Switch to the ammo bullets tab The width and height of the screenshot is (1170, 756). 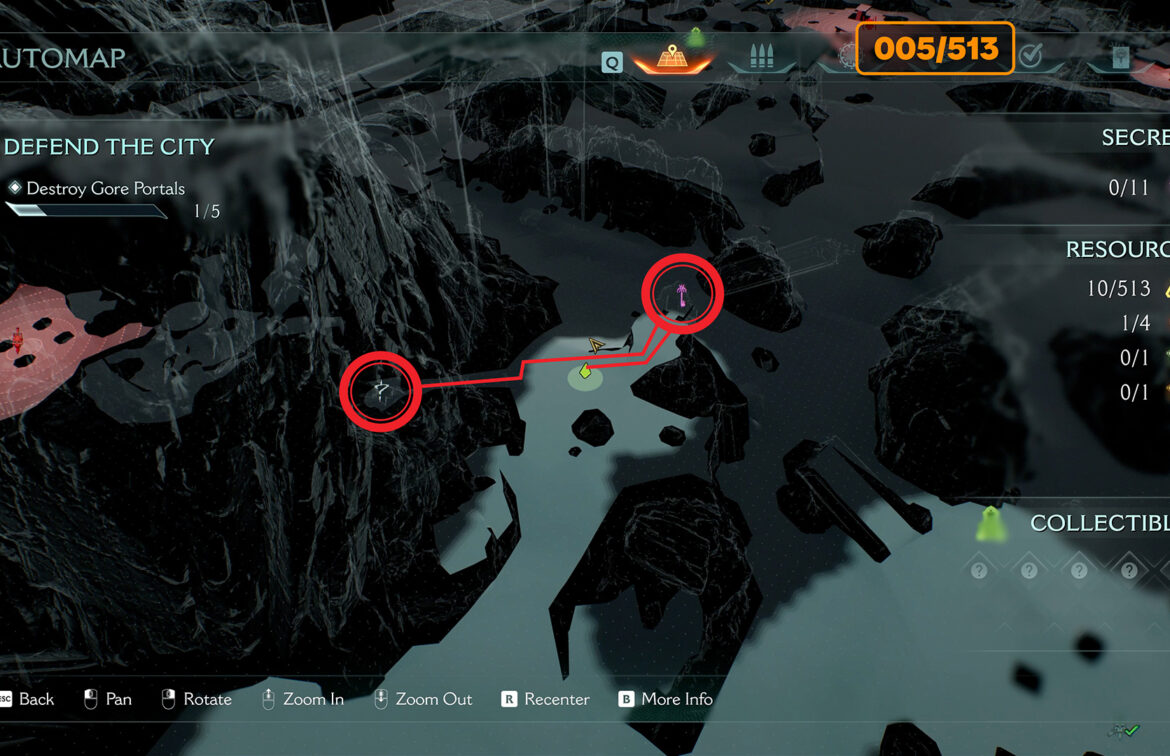point(761,57)
